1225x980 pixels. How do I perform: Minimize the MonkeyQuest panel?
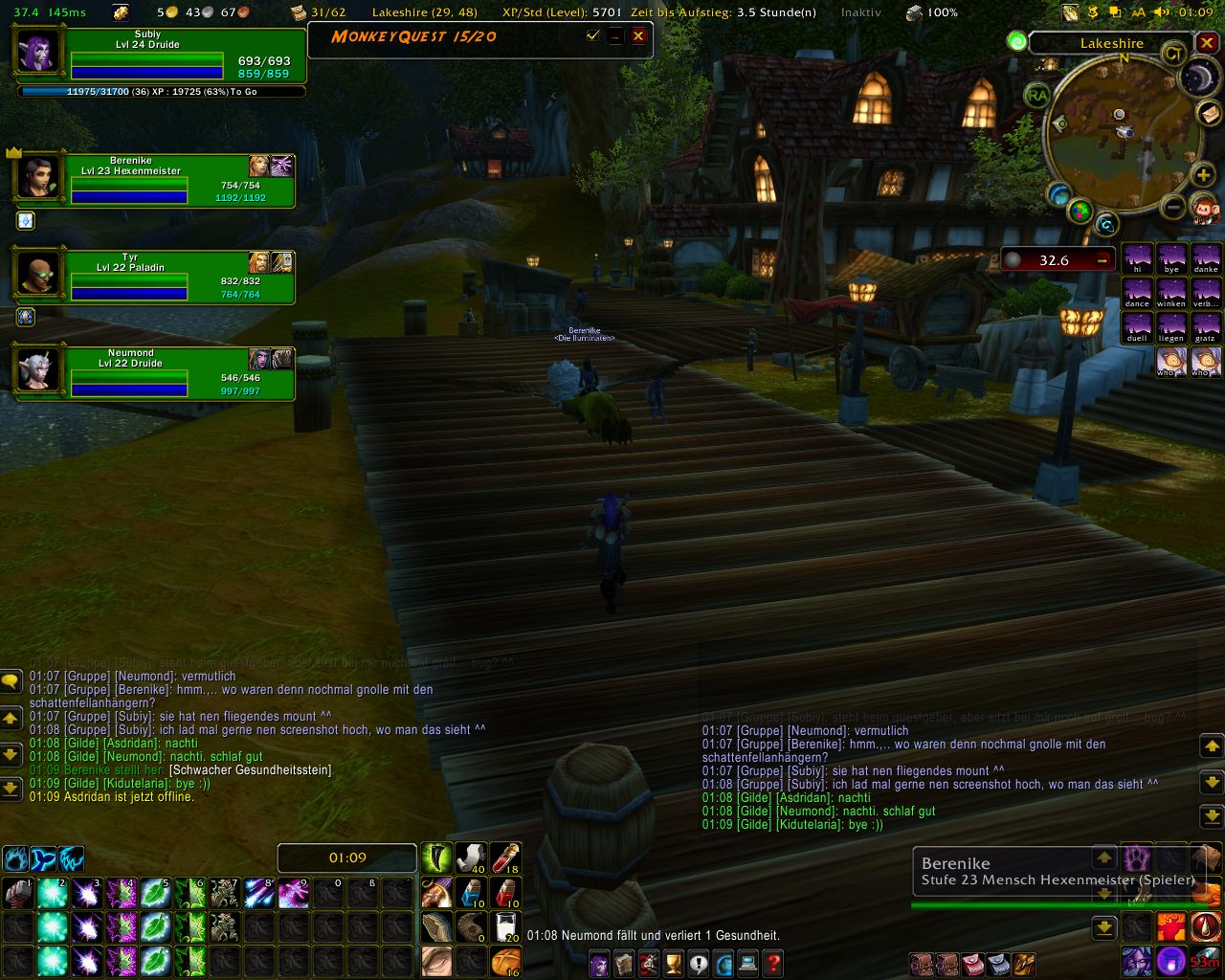click(615, 36)
